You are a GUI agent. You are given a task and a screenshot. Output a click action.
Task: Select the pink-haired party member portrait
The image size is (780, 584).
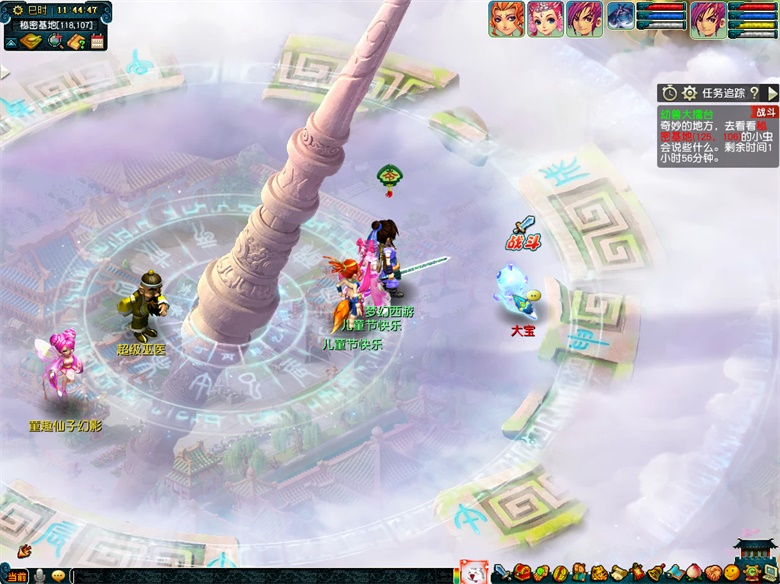click(x=545, y=19)
